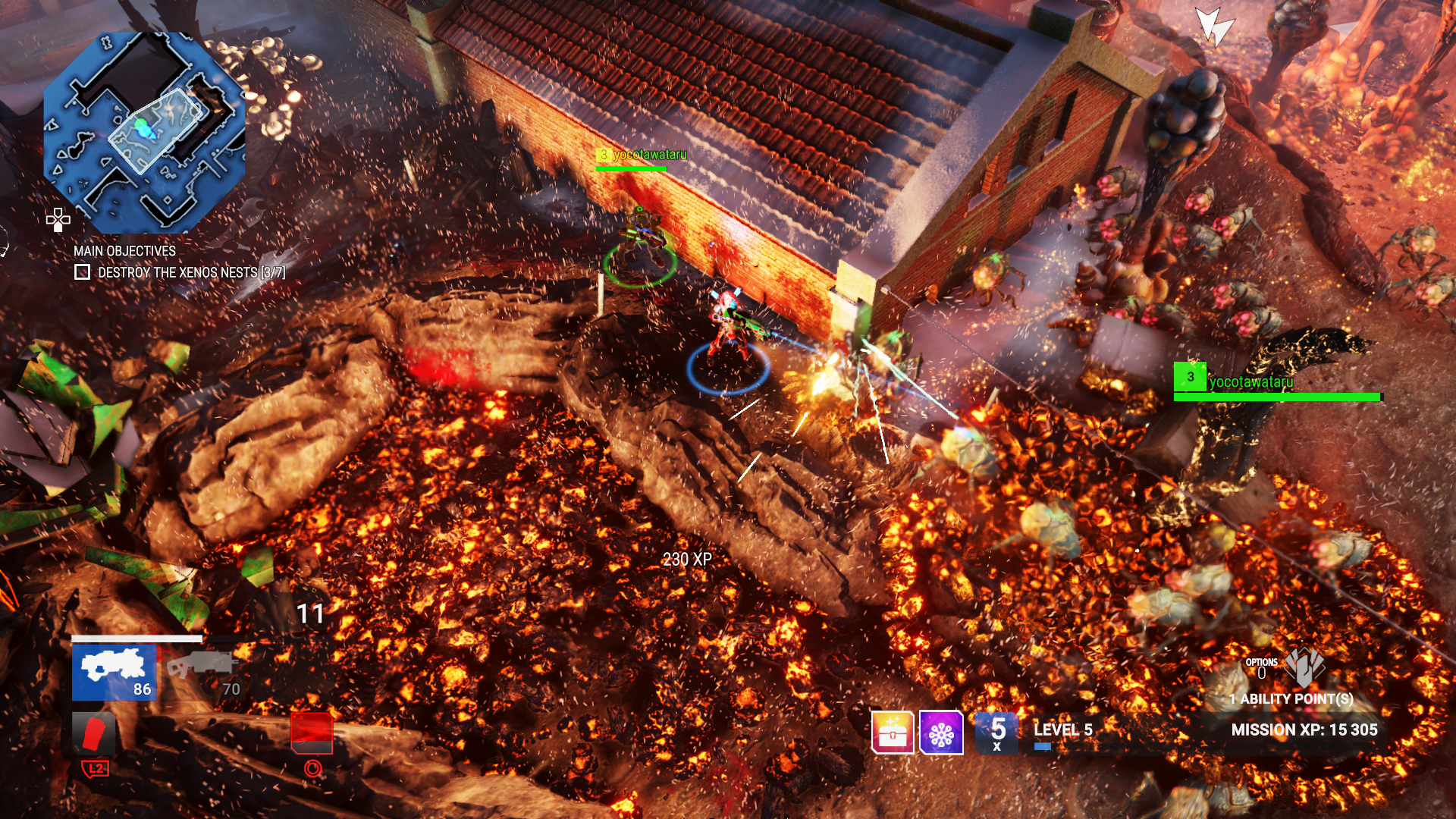Open the octagonal minimap

click(144, 133)
